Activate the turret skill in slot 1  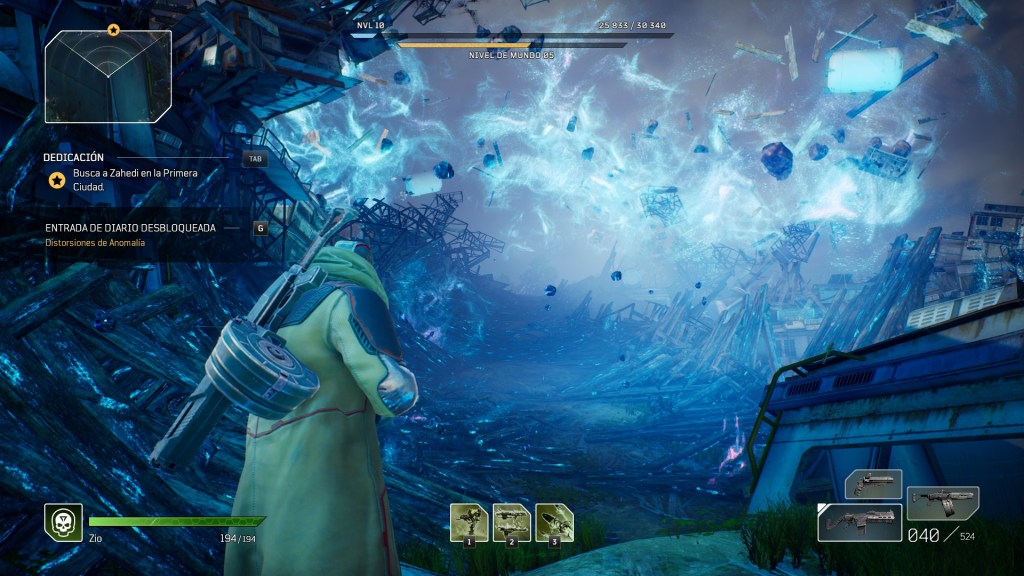pos(469,522)
